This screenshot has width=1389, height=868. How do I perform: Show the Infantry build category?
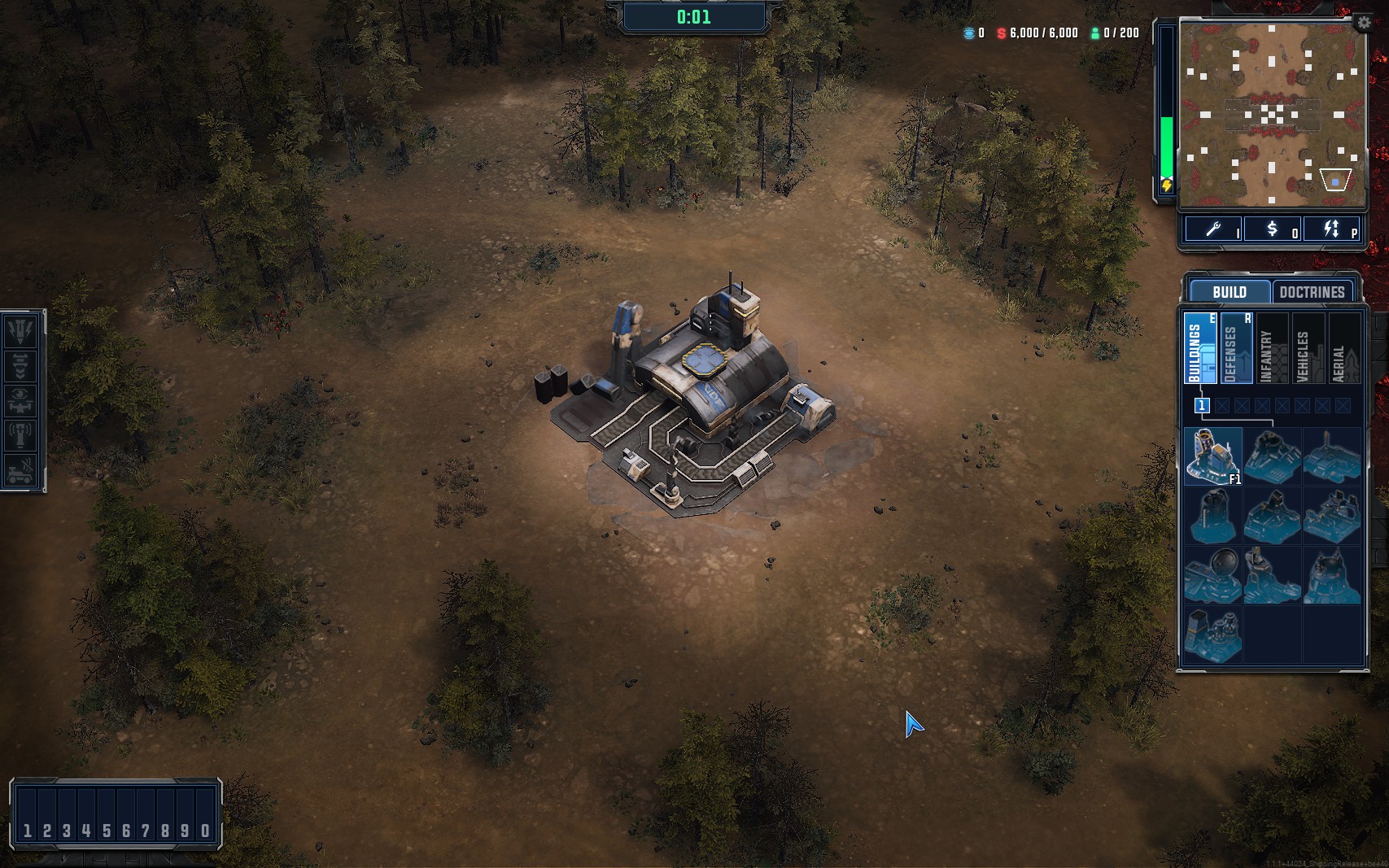(1272, 348)
